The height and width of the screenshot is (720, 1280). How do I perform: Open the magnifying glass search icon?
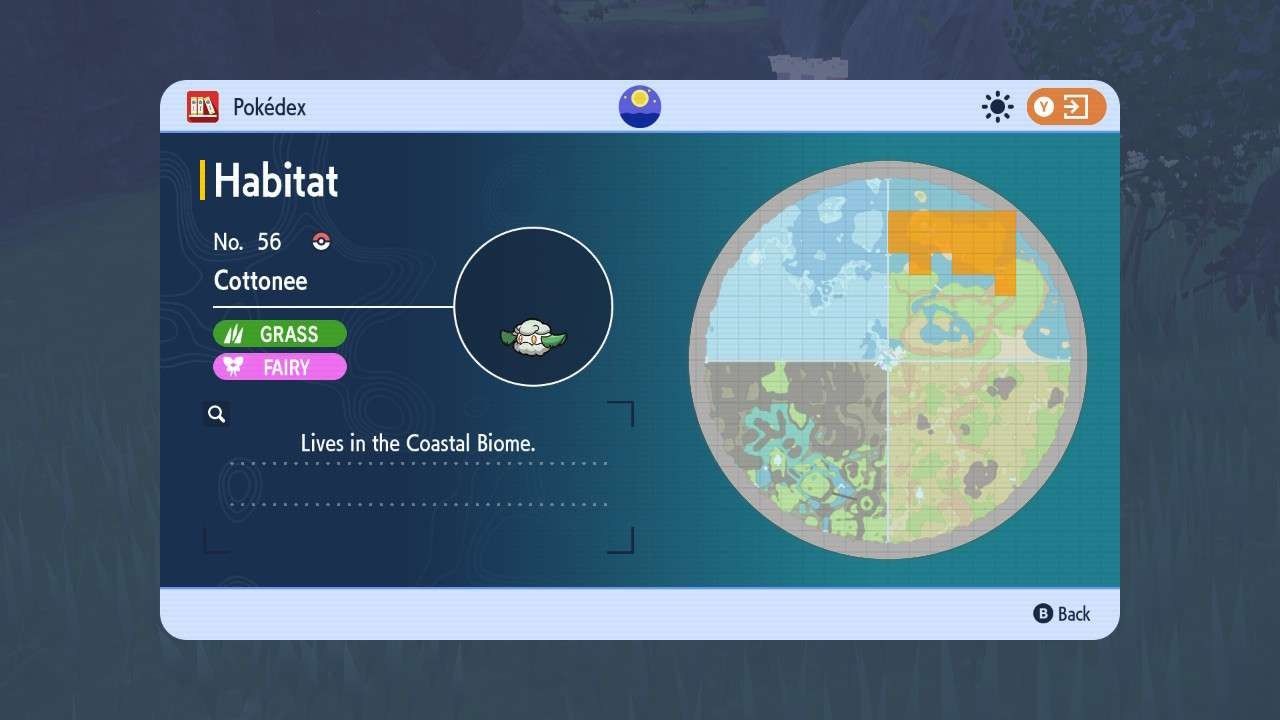(216, 414)
